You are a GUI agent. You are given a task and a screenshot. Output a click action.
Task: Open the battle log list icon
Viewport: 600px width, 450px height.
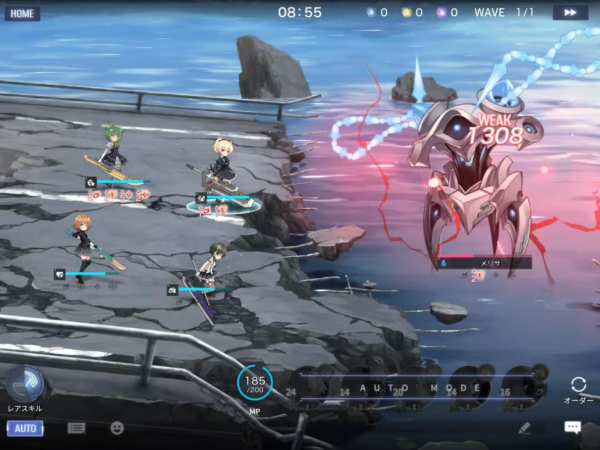pyautogui.click(x=76, y=428)
